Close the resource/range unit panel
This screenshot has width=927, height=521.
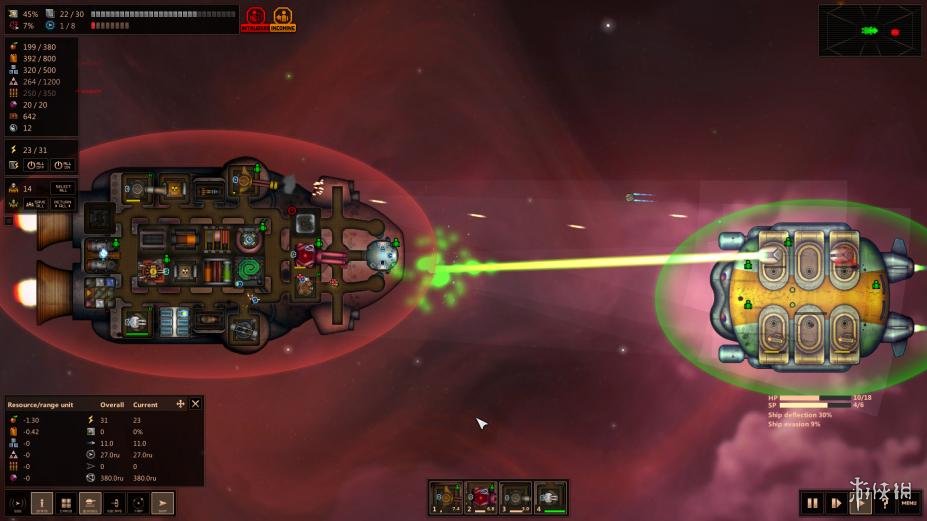(196, 404)
